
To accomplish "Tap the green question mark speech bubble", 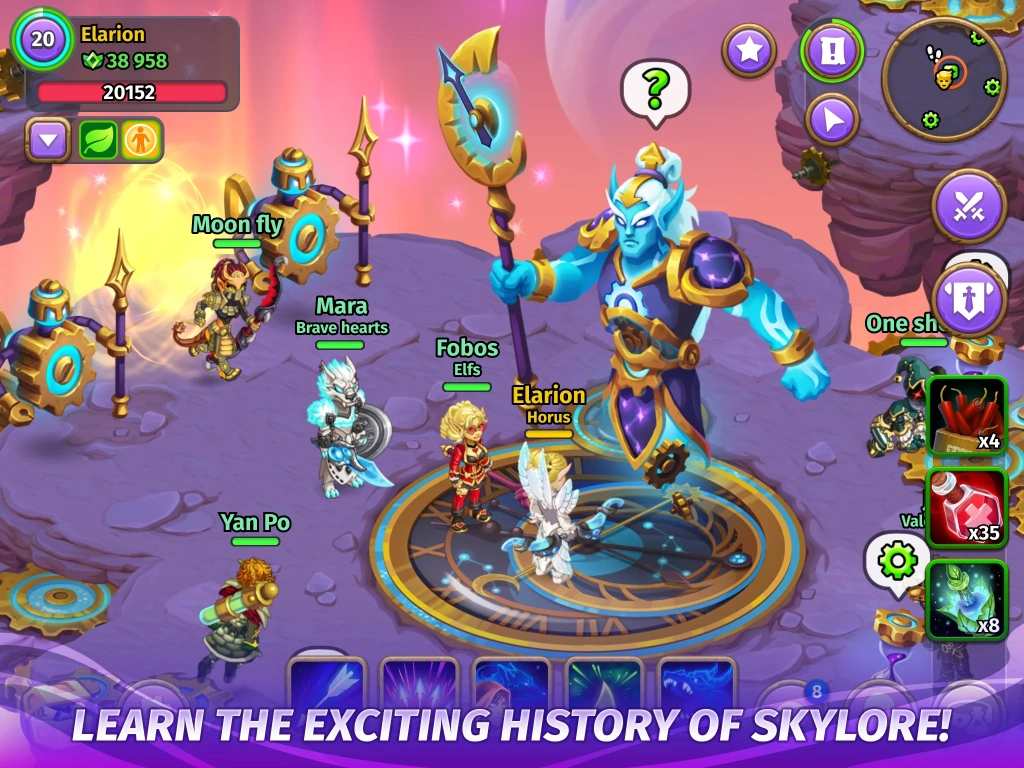I will (656, 90).
